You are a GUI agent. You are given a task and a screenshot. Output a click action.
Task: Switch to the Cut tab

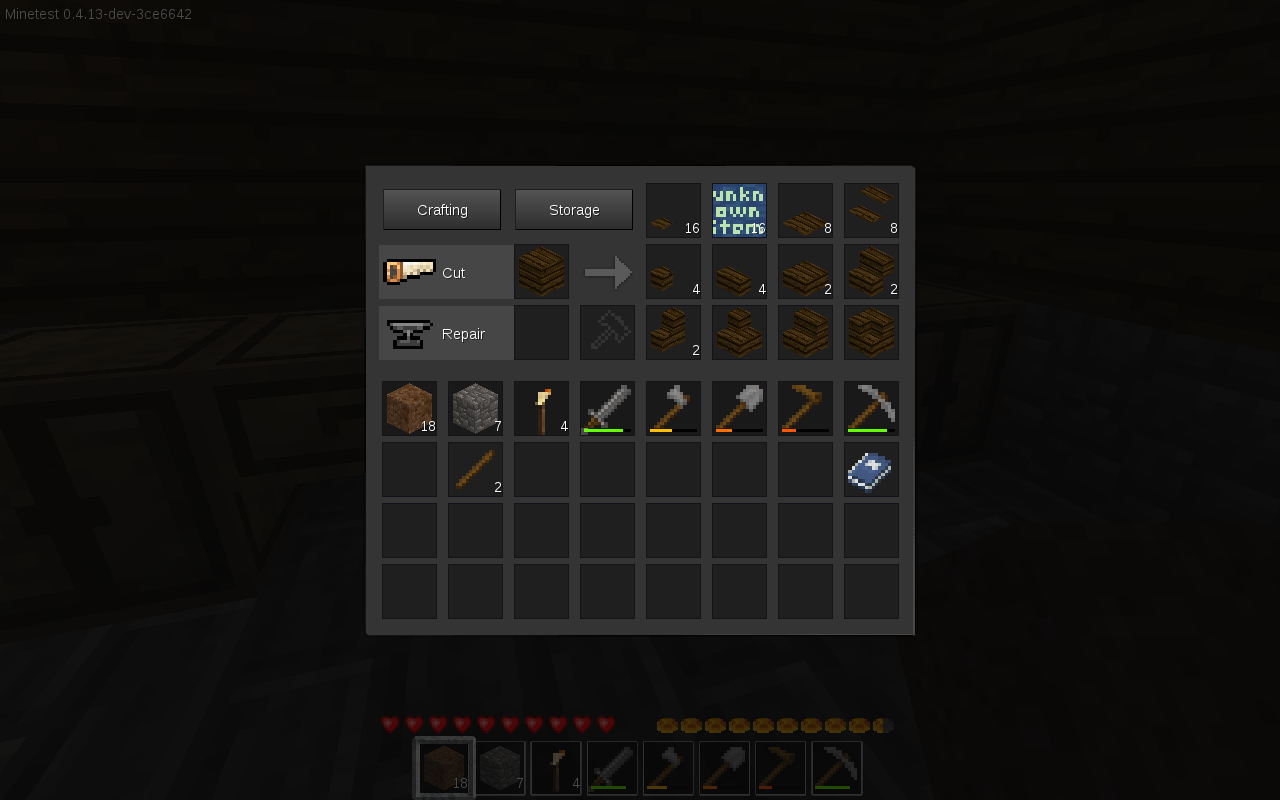coord(455,271)
